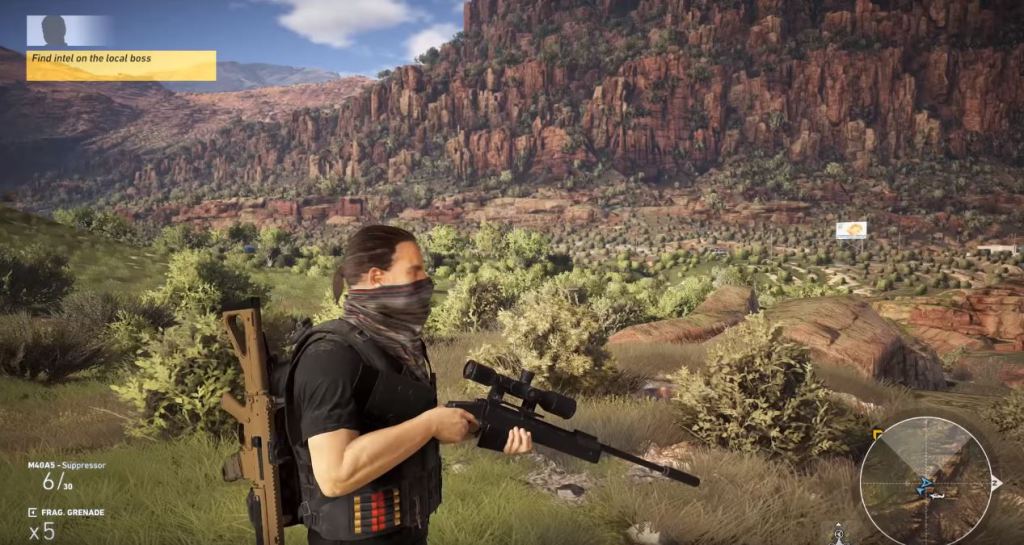Click the blue player arrow on minimap

[x=925, y=485]
